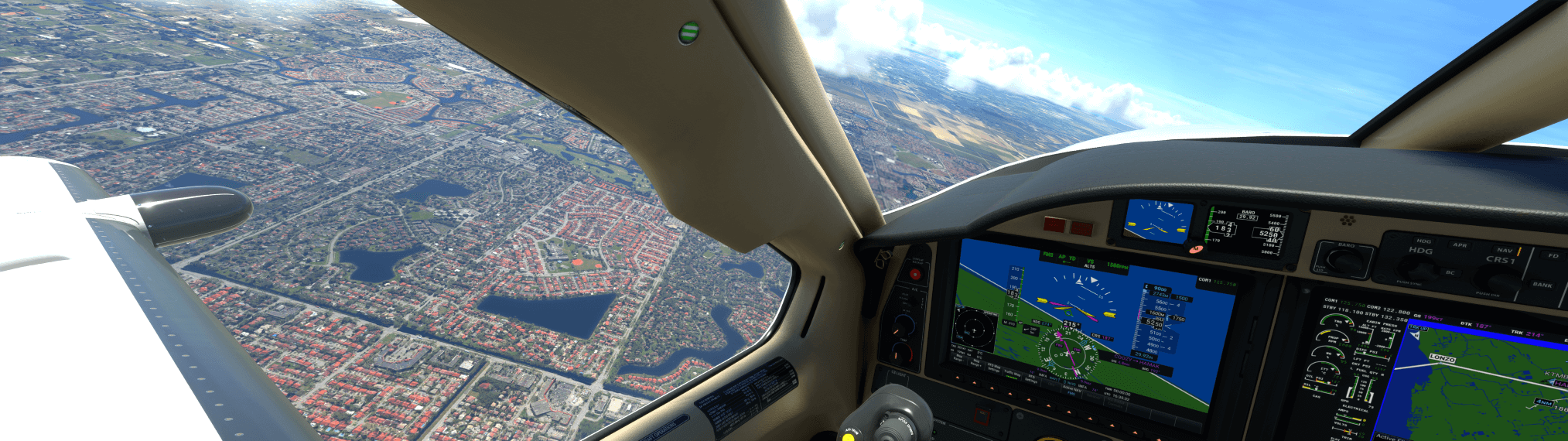Activate the NAV autopilot mode button
The width and height of the screenshot is (1568, 441).
(x=1504, y=250)
